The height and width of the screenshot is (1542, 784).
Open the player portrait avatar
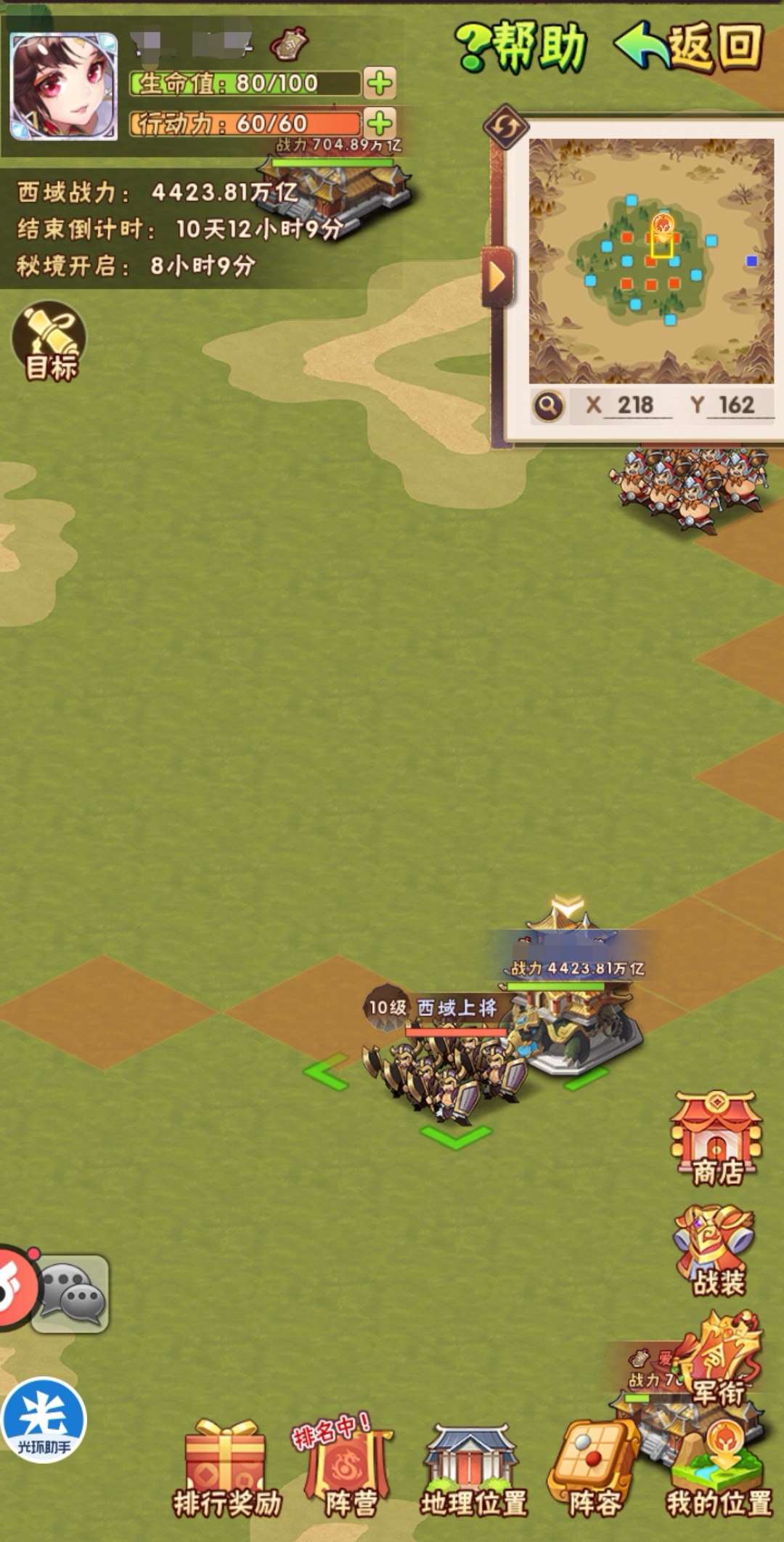click(64, 86)
